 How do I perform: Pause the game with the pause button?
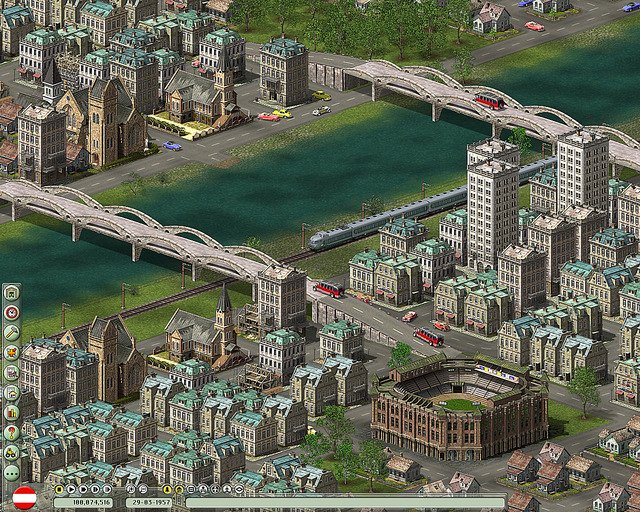59,489
